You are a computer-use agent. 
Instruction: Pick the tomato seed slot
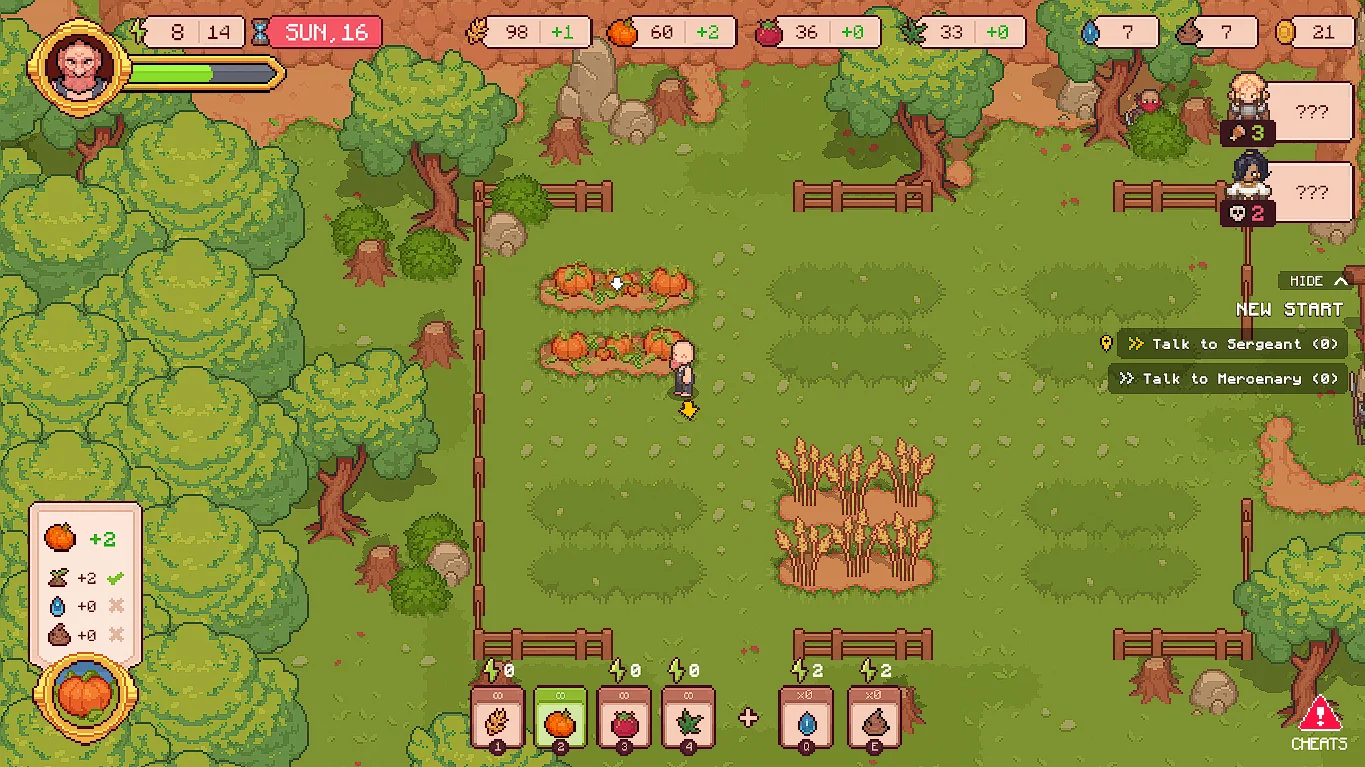[624, 718]
